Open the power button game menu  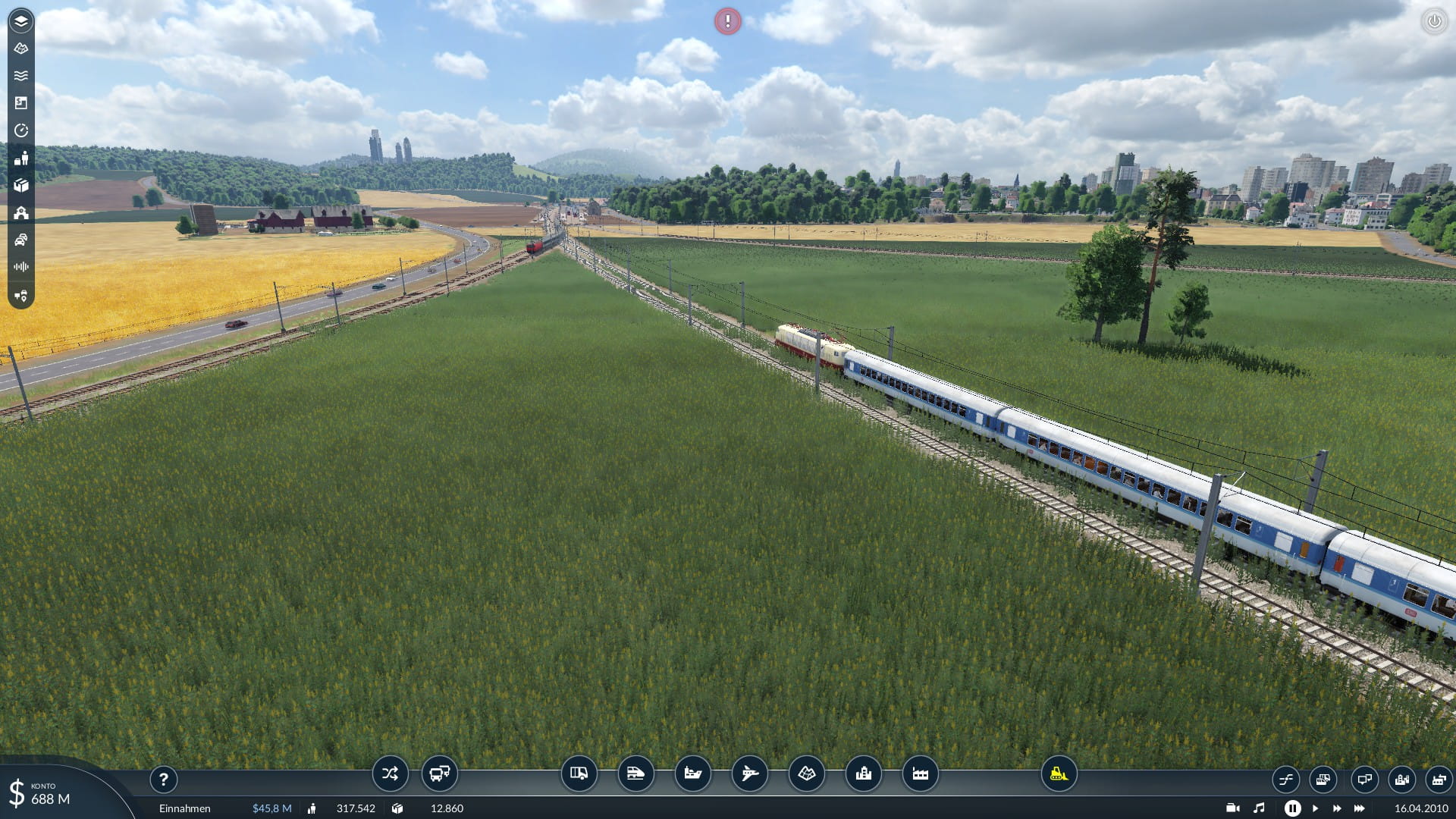click(1433, 21)
